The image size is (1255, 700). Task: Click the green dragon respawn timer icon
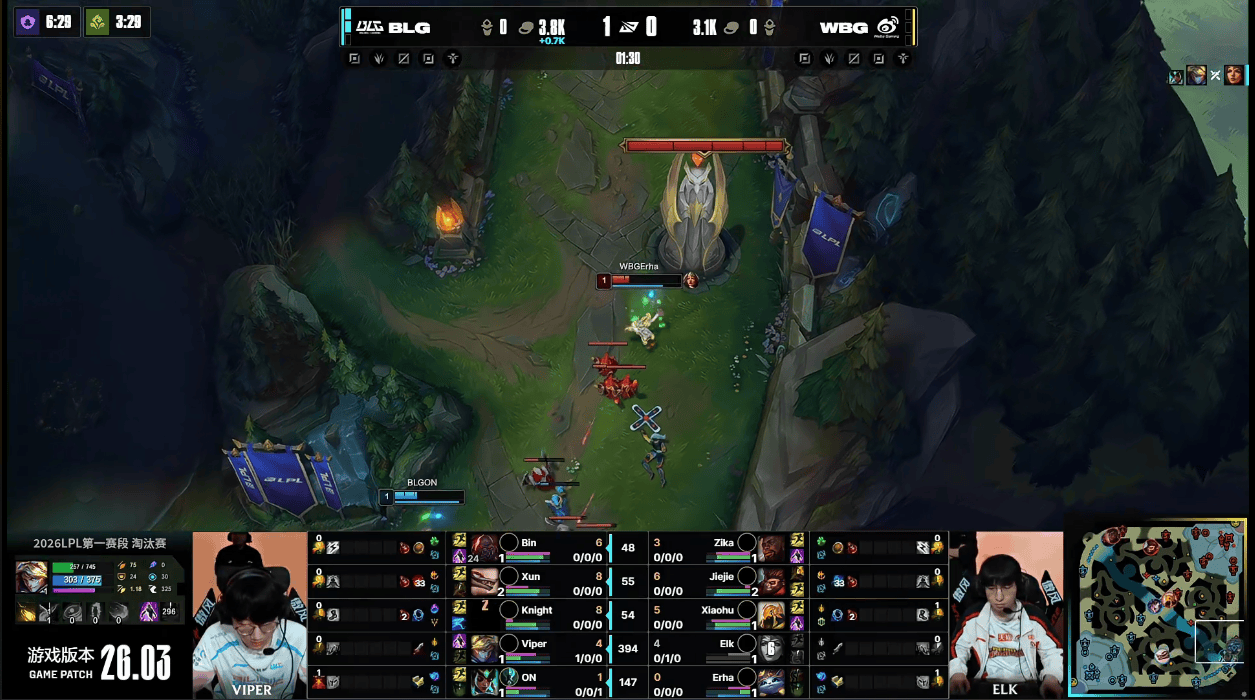[97, 21]
